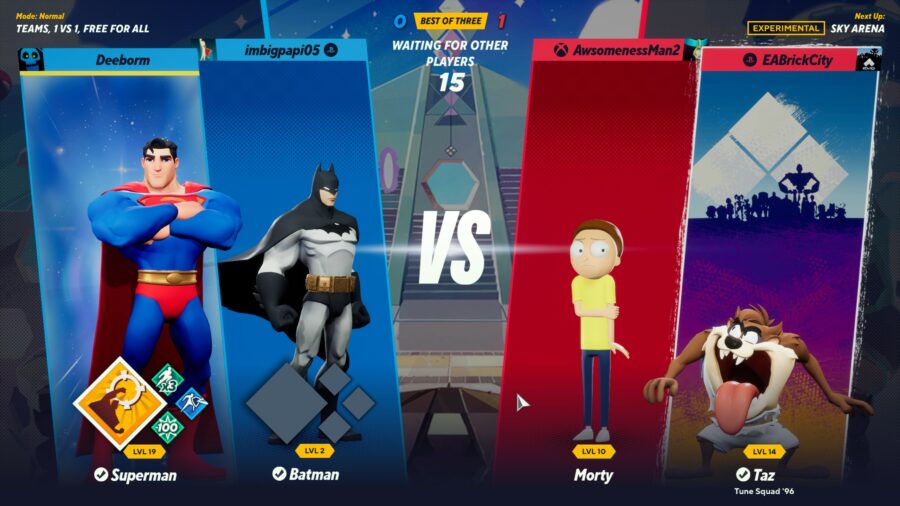View AwsomenessMan2's player name banner
Screen dimensions: 900x506
[x=618, y=50]
